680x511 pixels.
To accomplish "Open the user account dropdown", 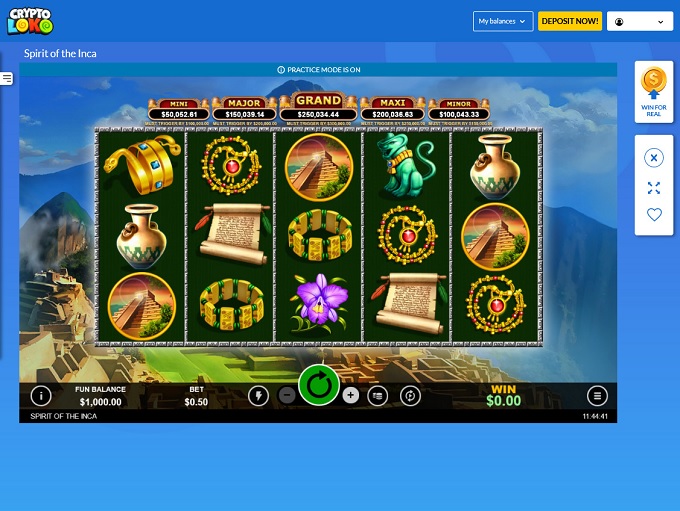I will (x=639, y=21).
